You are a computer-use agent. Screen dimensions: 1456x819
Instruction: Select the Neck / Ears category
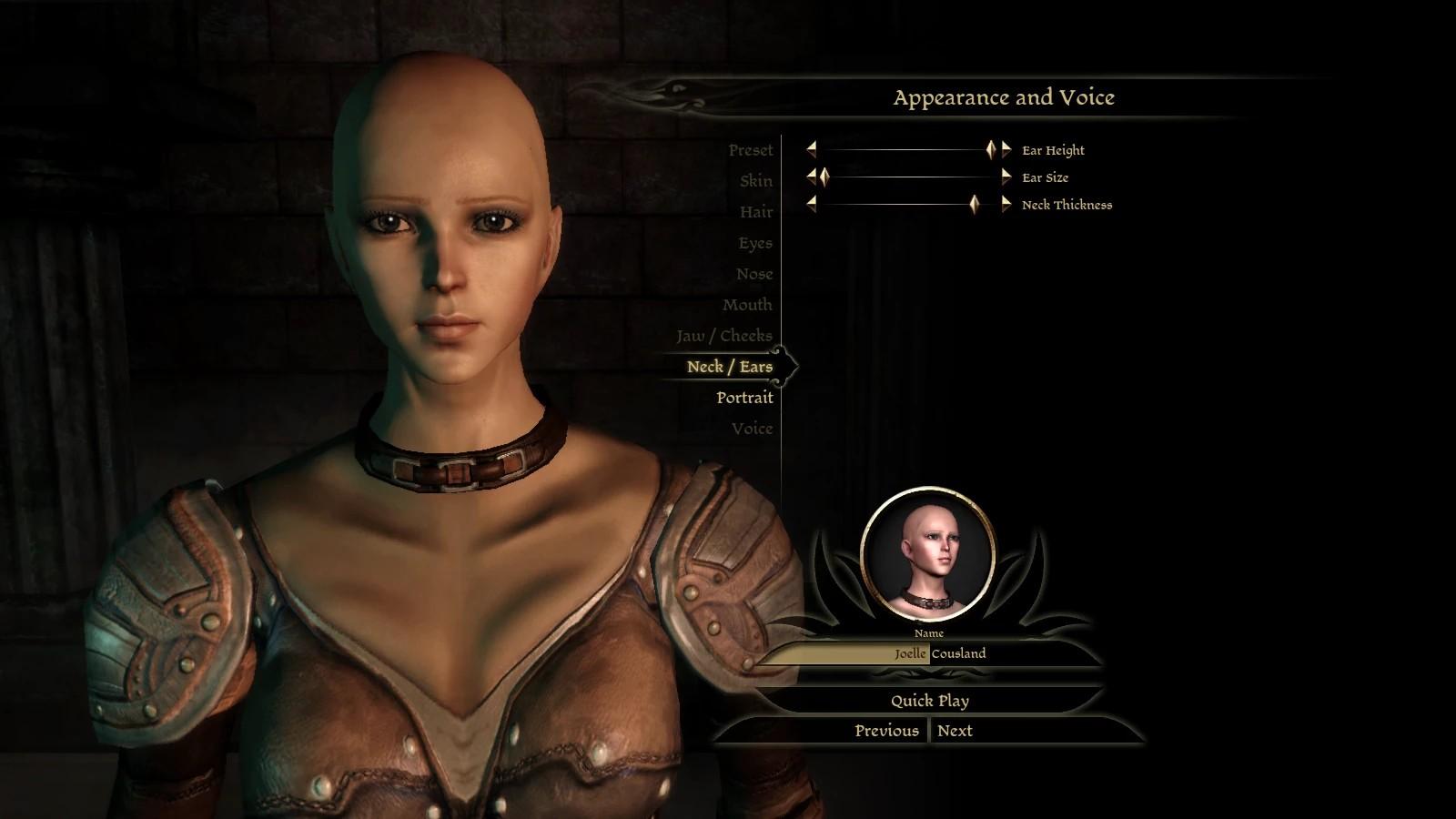click(729, 367)
